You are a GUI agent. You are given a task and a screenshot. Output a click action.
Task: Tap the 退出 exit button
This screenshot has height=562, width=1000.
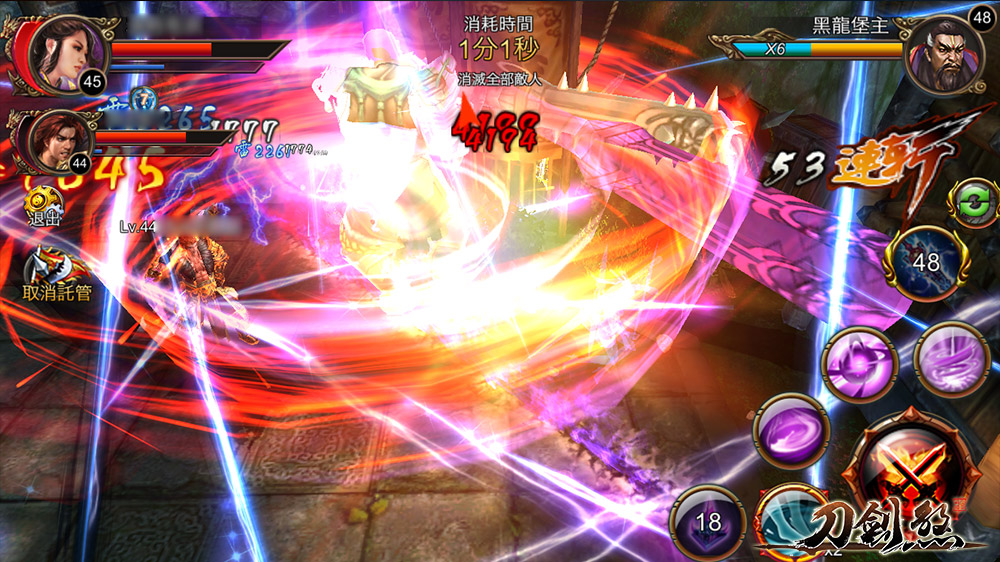[x=42, y=206]
